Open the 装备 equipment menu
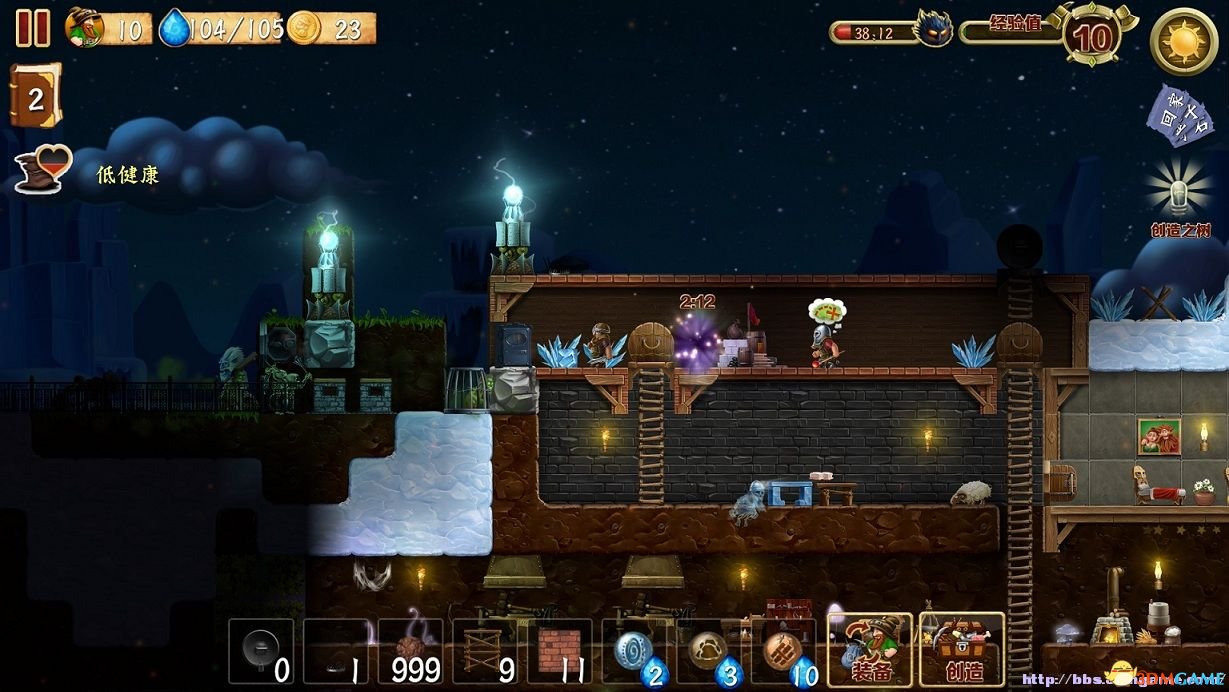Image resolution: width=1229 pixels, height=692 pixels. point(869,650)
